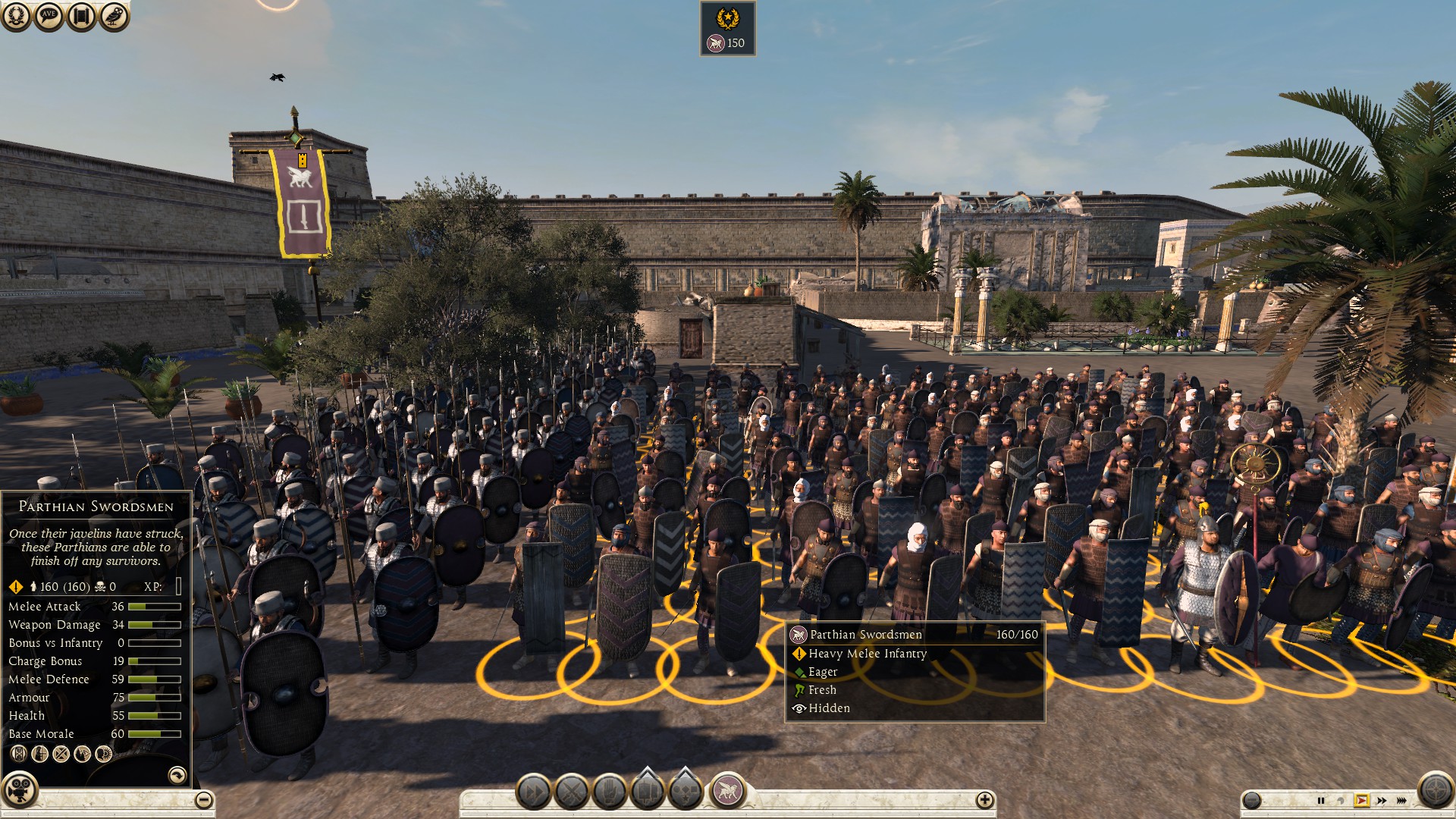Set battle speed to fastest triple arrows

click(1401, 800)
